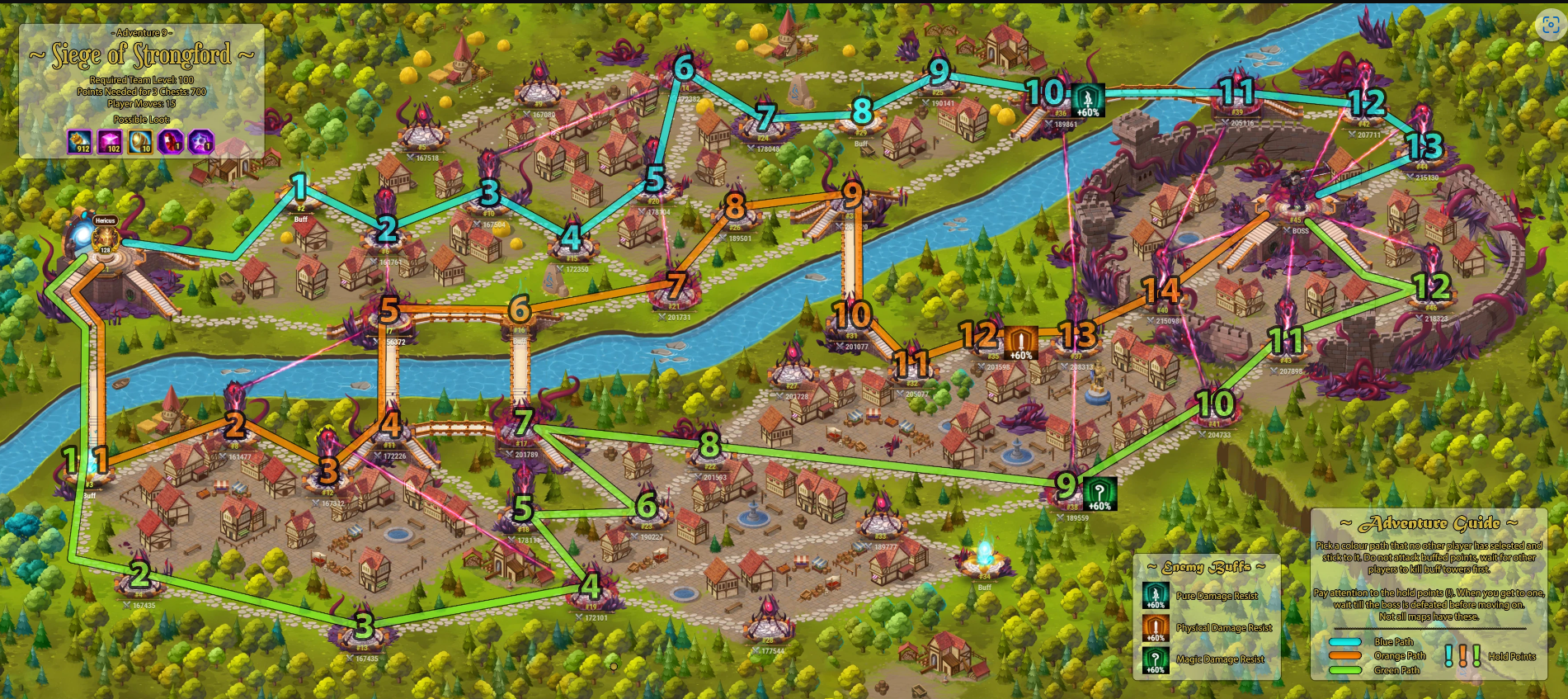Click the visual search camera button
Image resolution: width=1568 pixels, height=699 pixels.
(1550, 26)
